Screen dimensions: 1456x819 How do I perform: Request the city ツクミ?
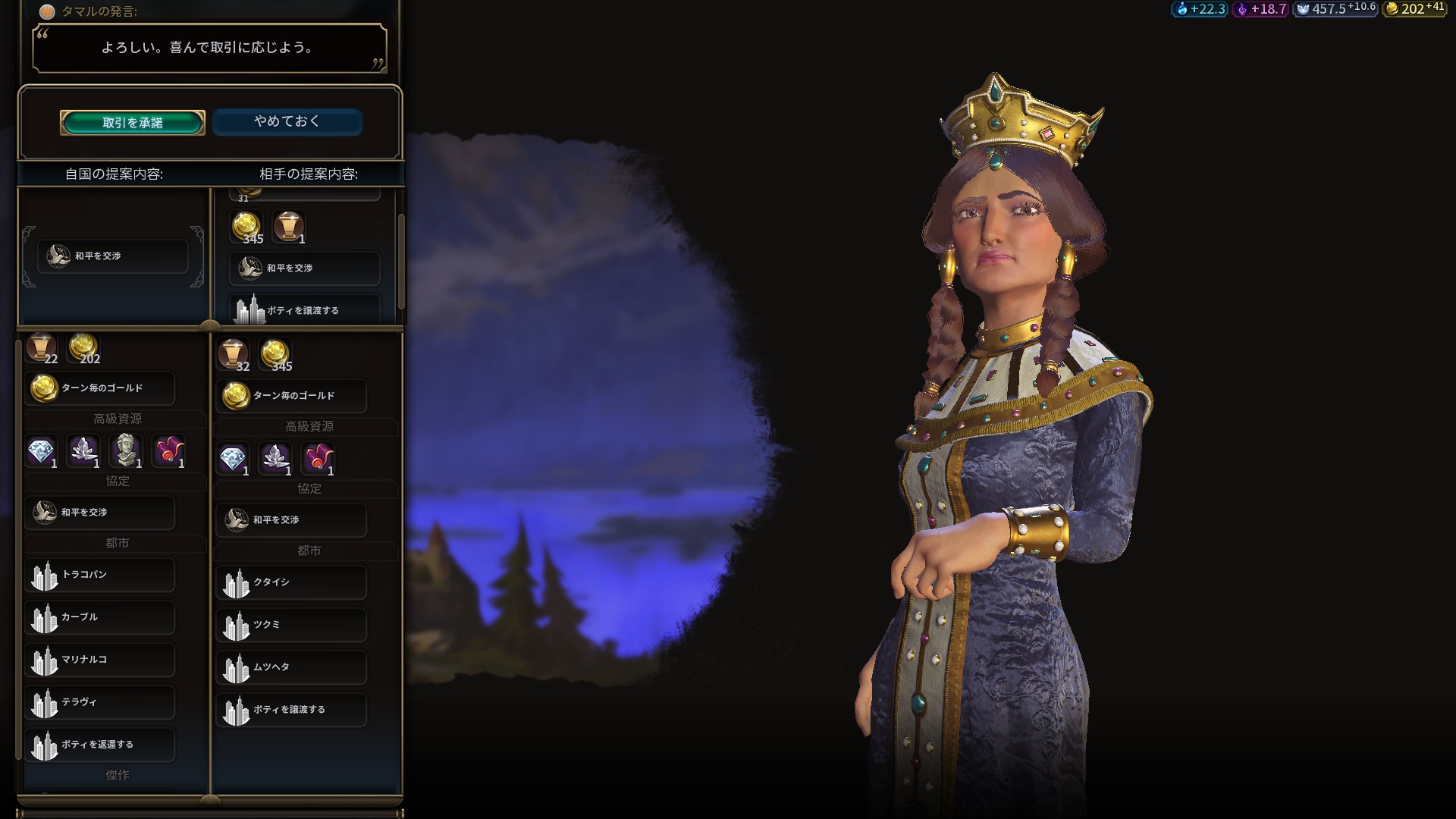point(291,625)
